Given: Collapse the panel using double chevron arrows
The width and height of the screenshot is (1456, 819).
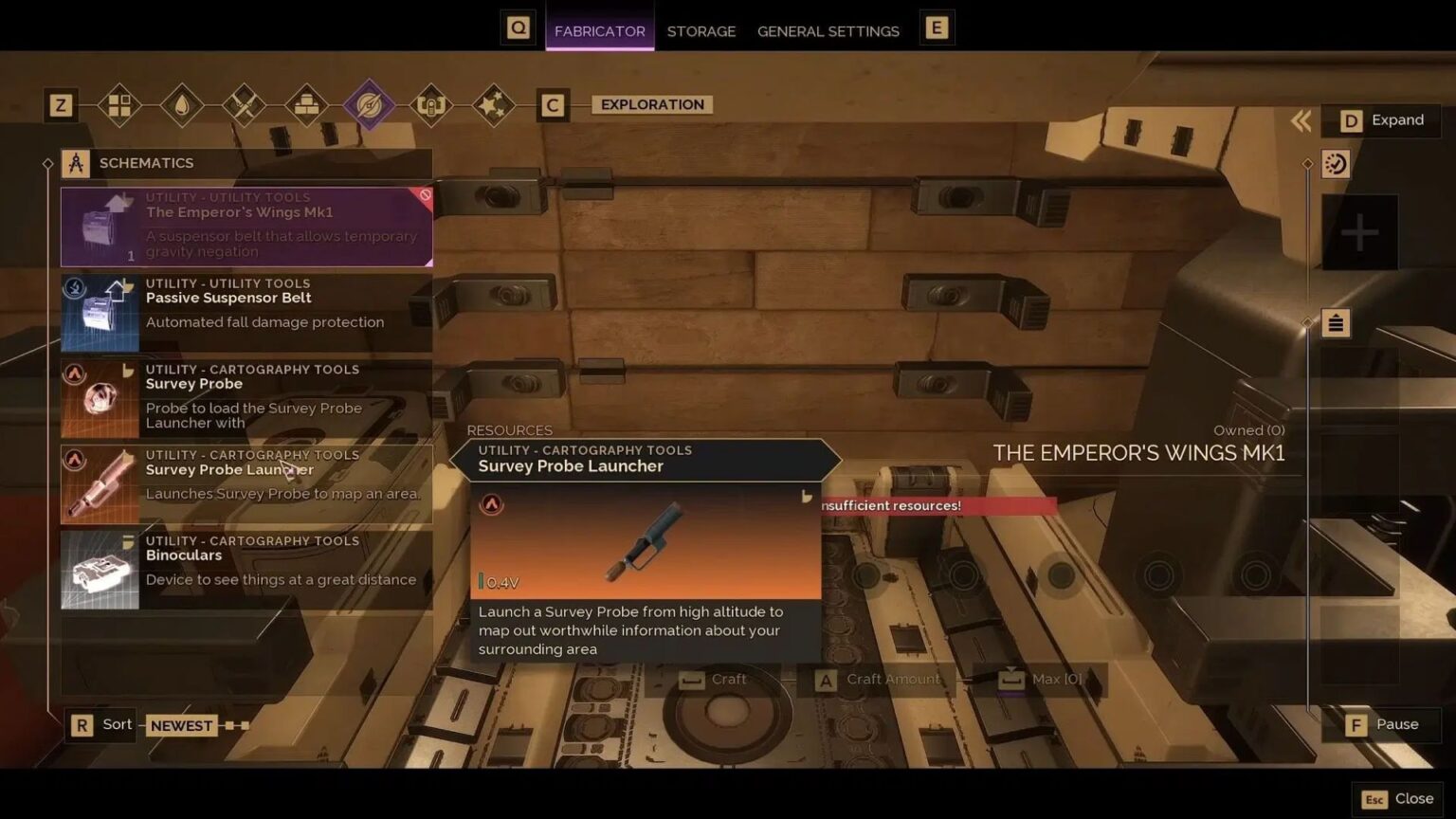Looking at the screenshot, I should pyautogui.click(x=1301, y=120).
